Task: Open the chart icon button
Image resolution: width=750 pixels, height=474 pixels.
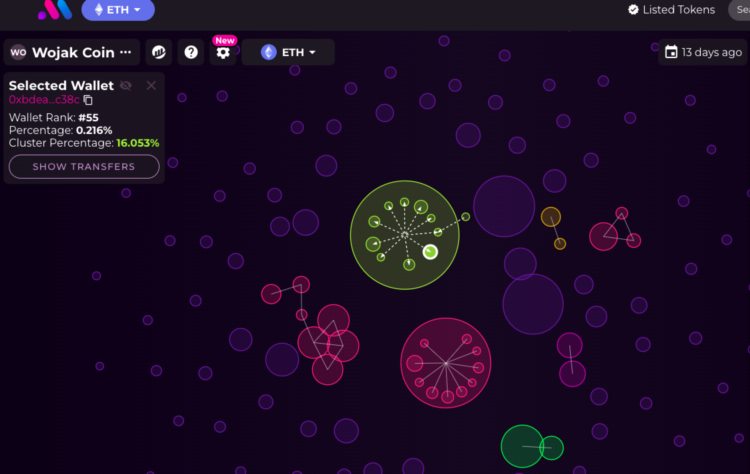Action: tap(159, 52)
